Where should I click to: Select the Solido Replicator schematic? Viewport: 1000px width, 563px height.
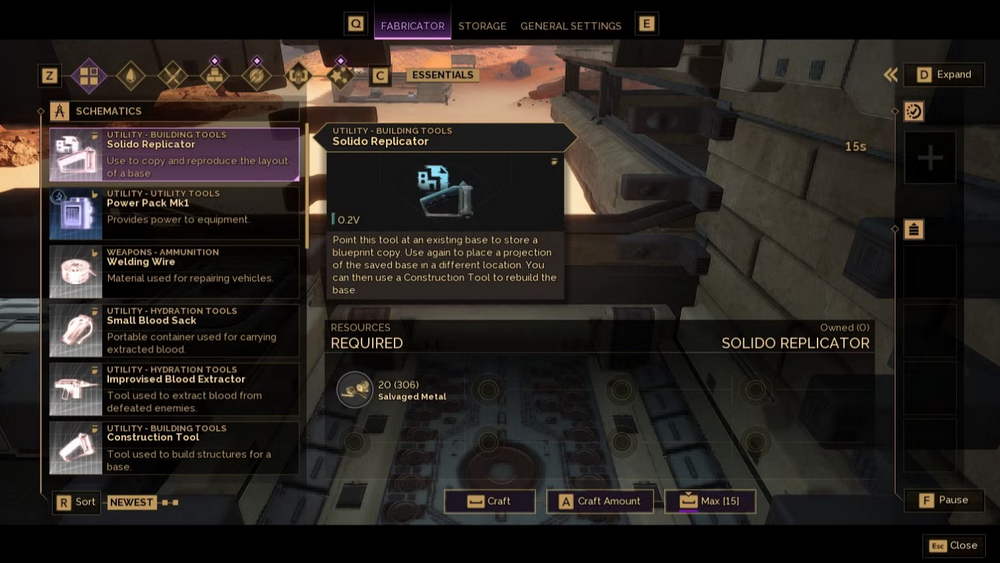click(x=174, y=154)
